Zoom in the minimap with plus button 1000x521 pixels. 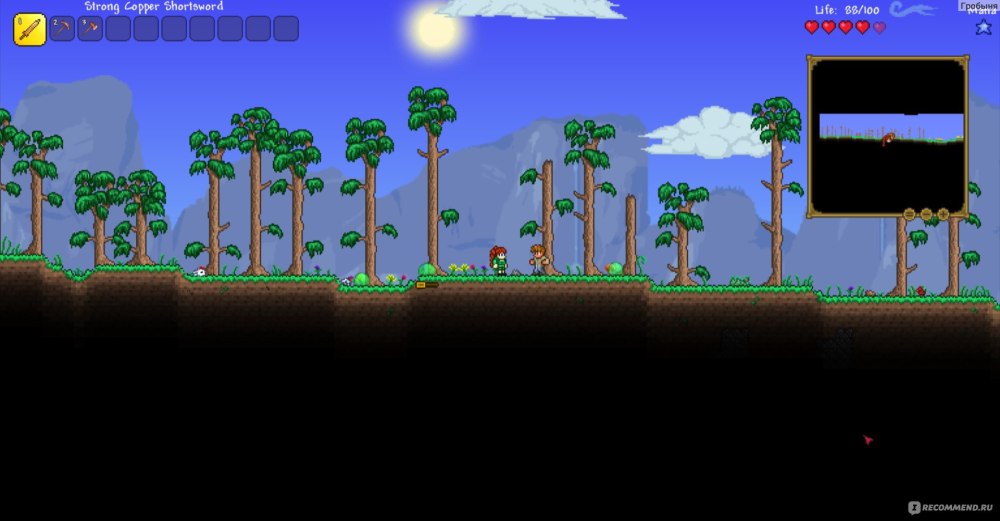943,214
